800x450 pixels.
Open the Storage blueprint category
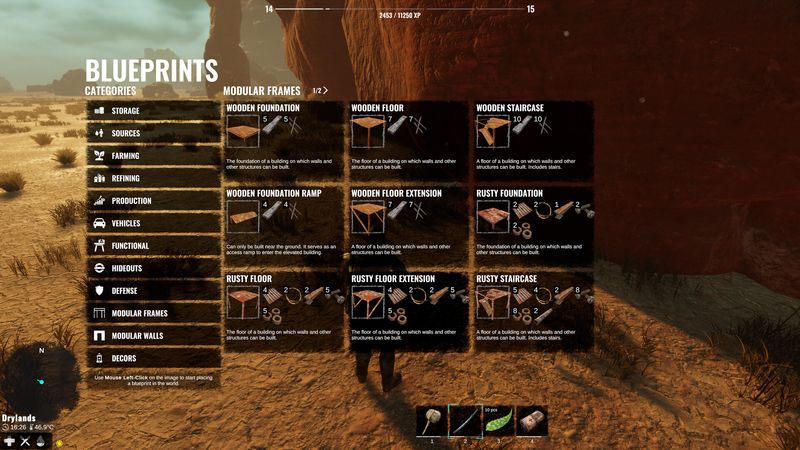pos(152,111)
